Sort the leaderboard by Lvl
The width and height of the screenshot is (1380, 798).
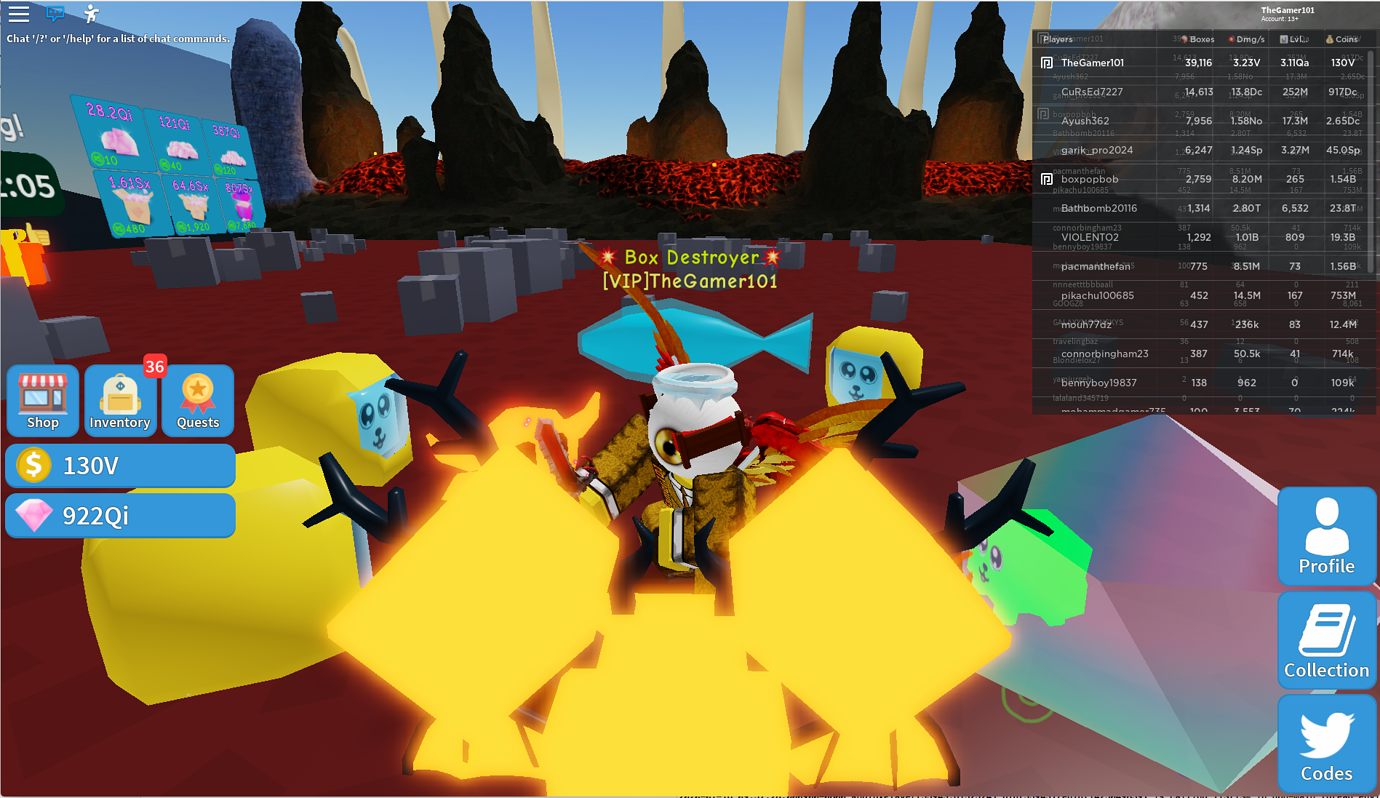1292,38
